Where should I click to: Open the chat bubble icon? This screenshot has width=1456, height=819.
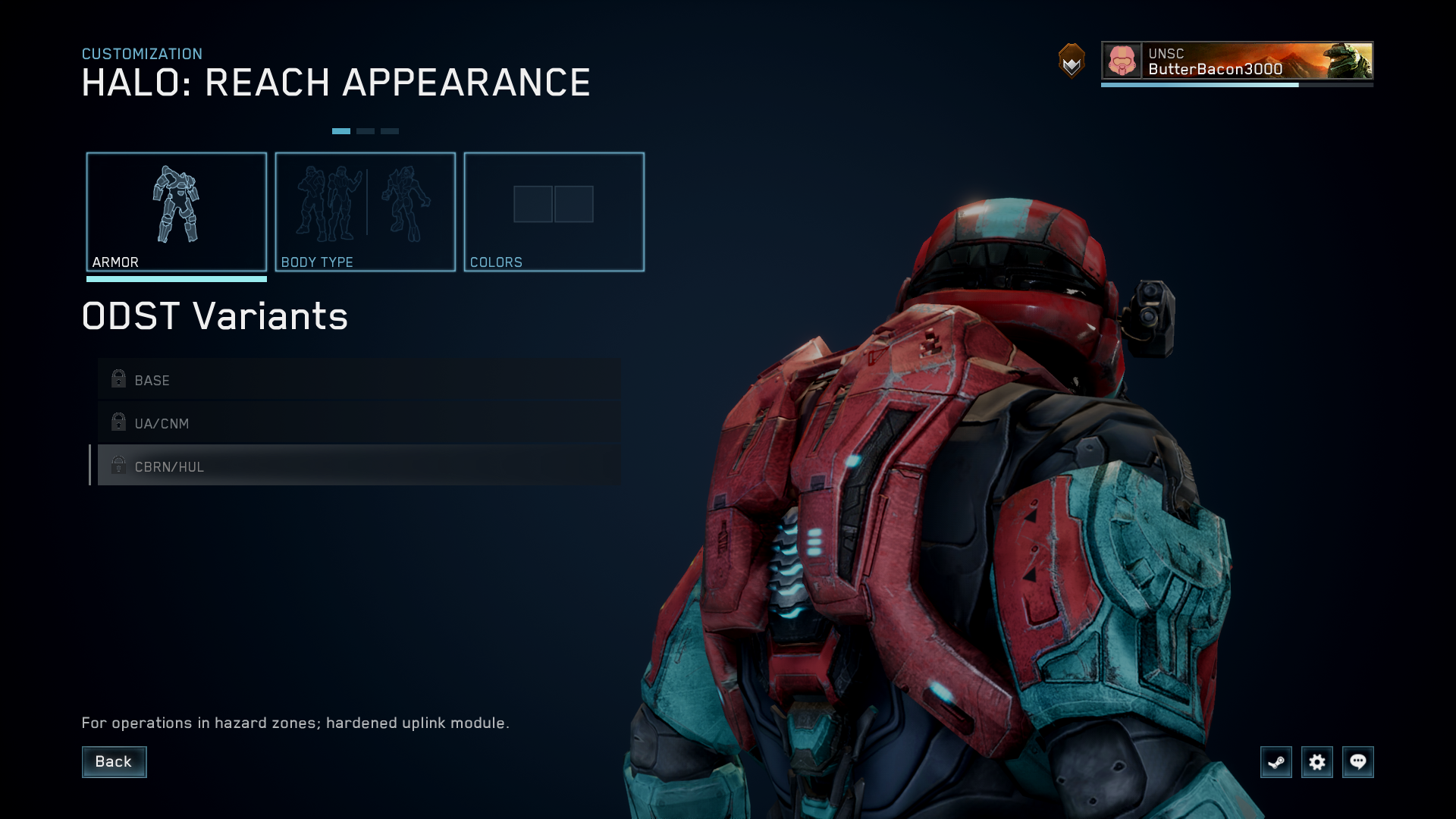(1358, 762)
